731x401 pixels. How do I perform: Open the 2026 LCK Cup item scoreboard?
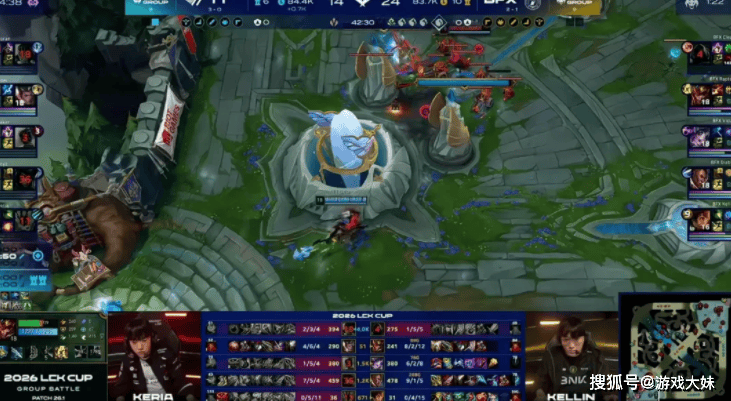pos(364,356)
